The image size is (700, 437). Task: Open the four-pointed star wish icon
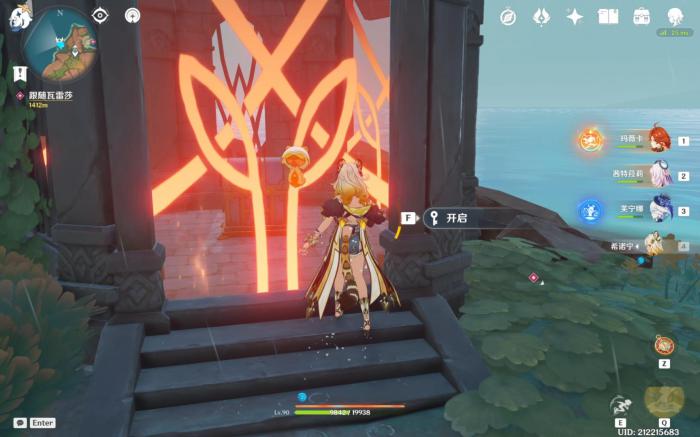(x=574, y=16)
